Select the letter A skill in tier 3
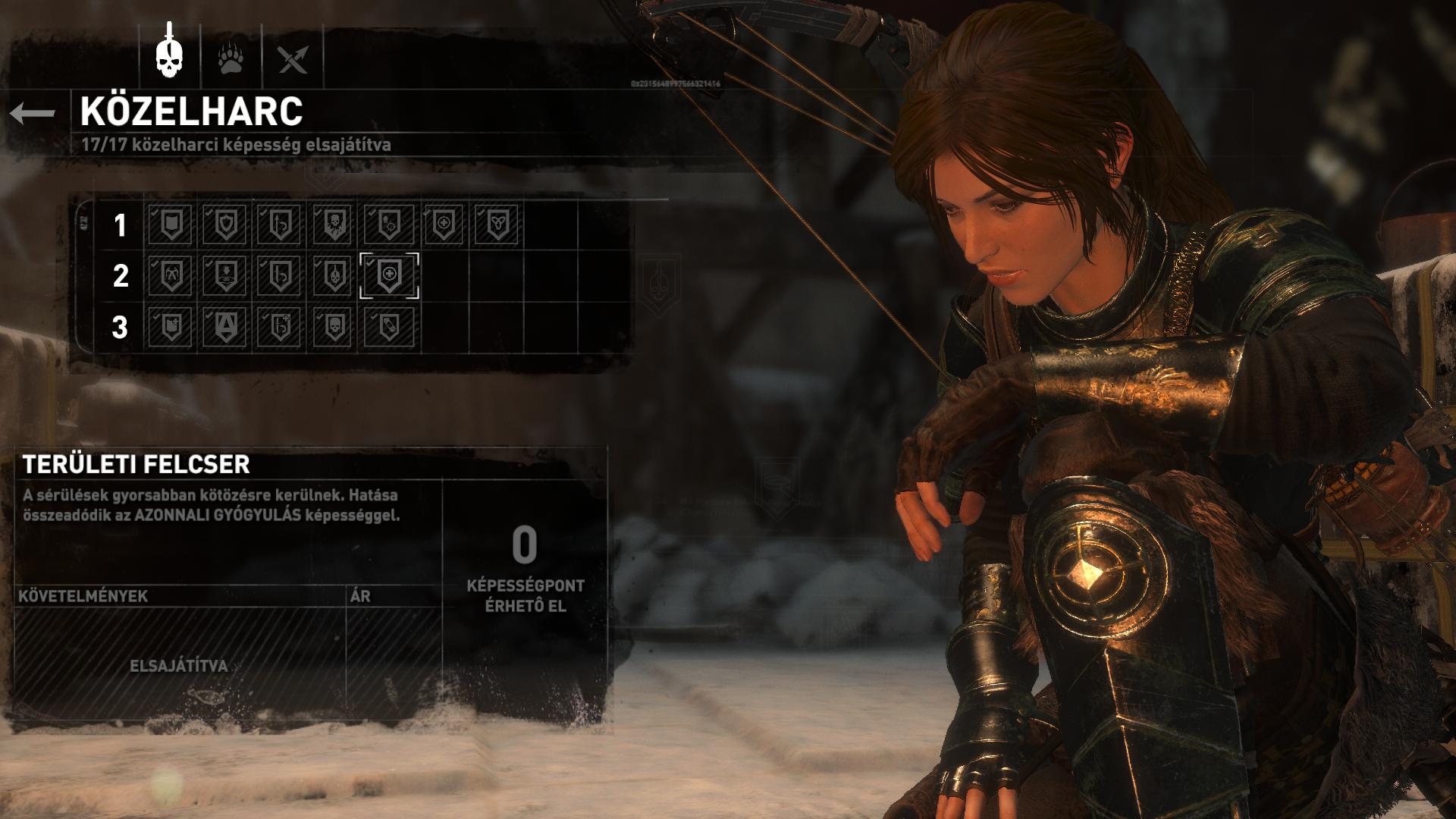 [225, 327]
